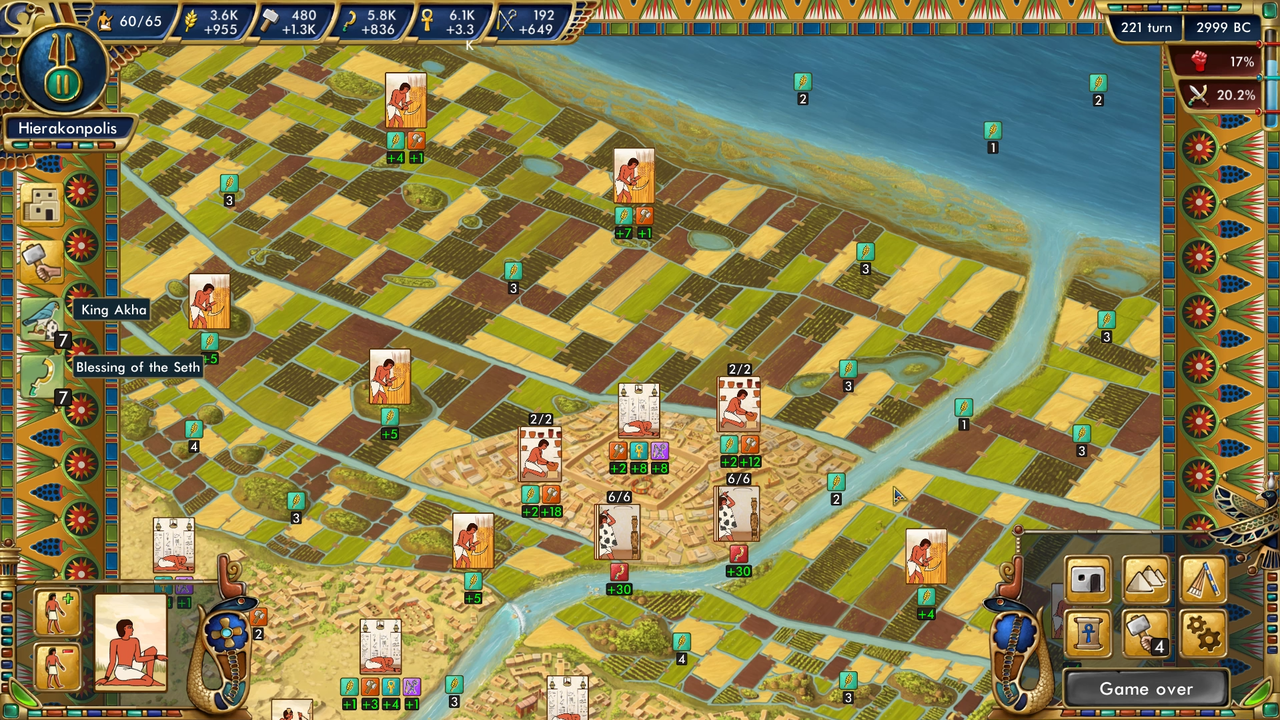1280x720 pixels.
Task: Select the Hierakonpolis city name banner
Action: (x=67, y=129)
